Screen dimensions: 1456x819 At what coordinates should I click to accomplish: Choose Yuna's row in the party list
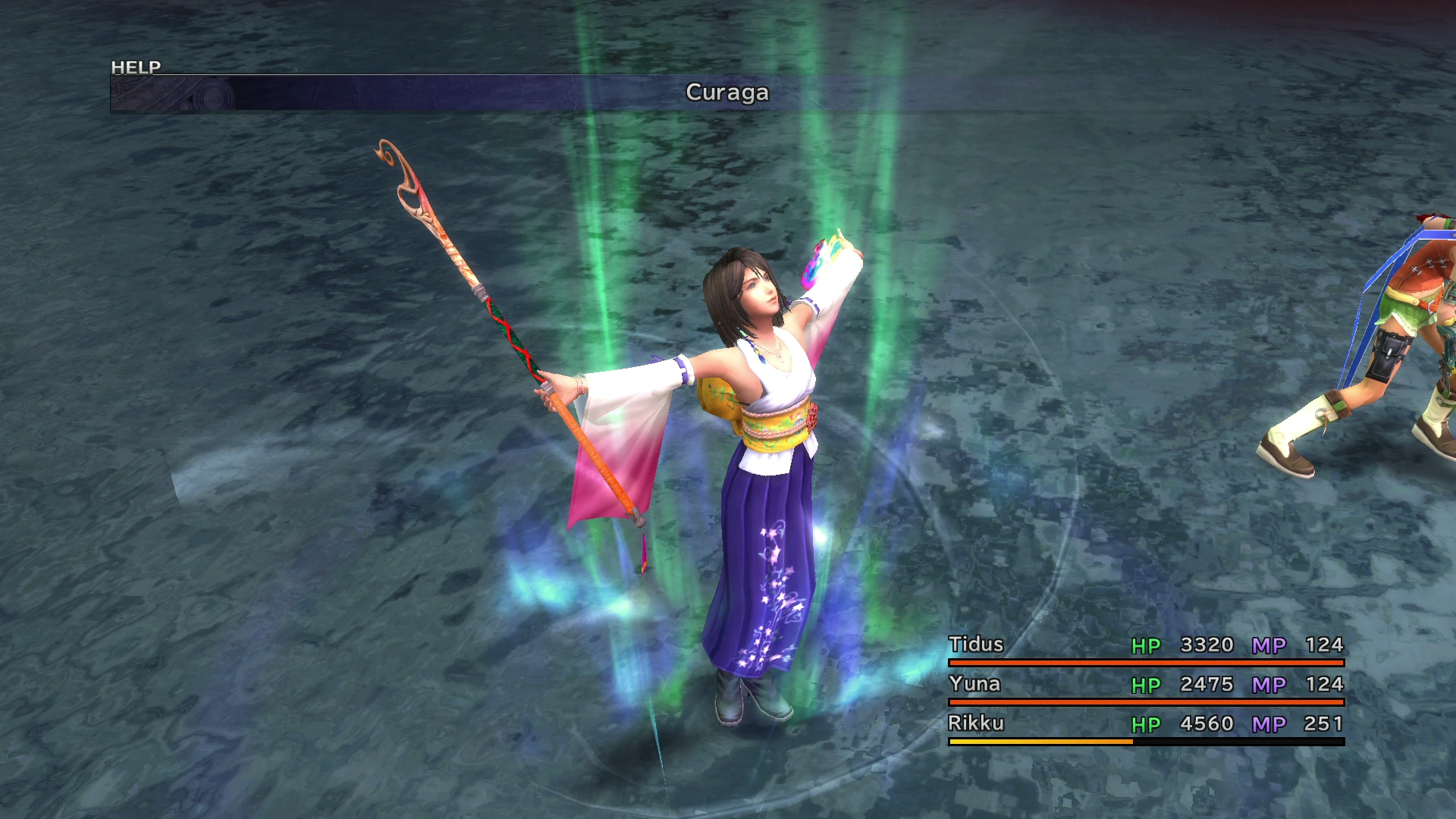[x=975, y=684]
